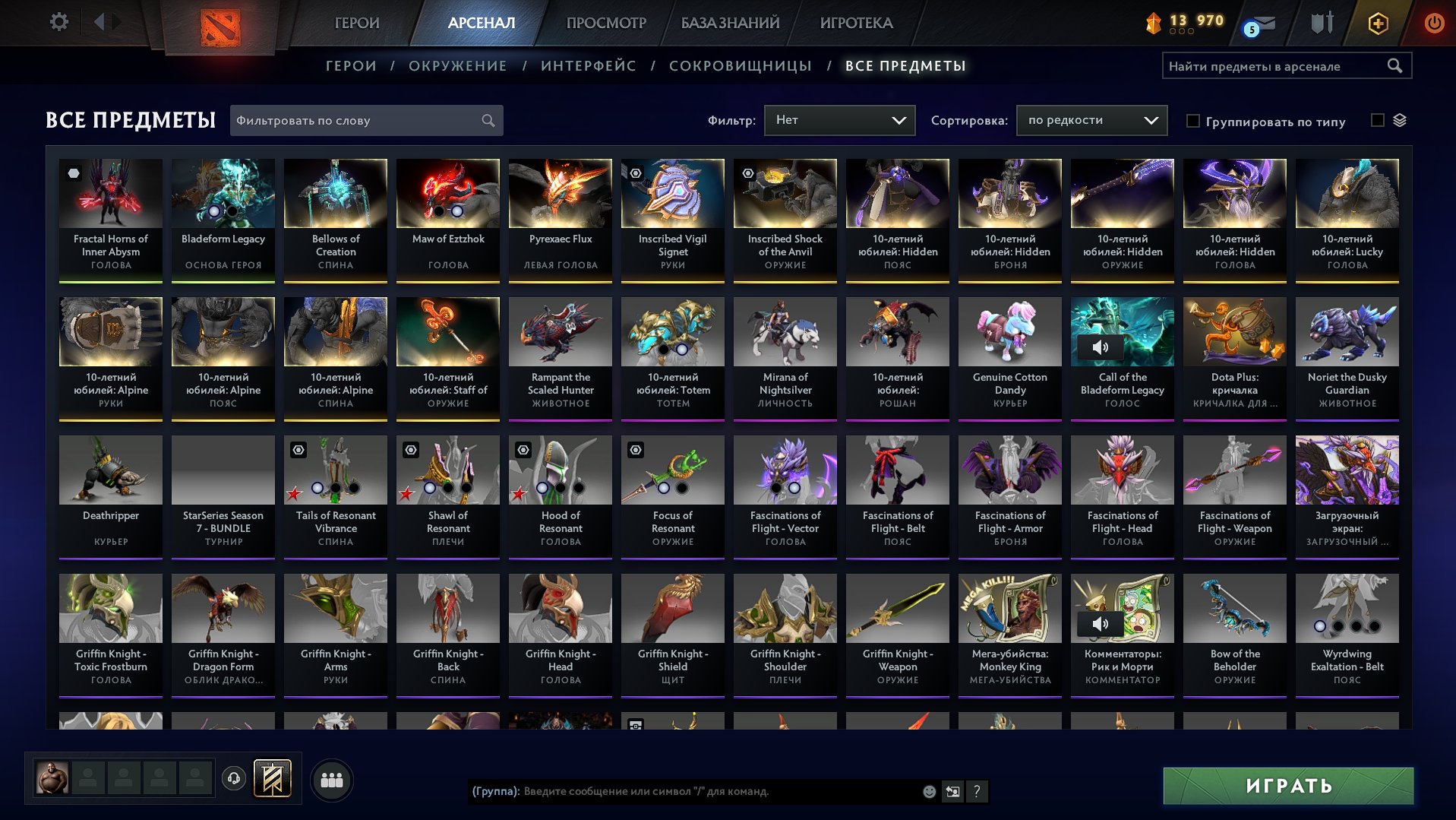Click the Фильтровать по слову search field

(357, 120)
